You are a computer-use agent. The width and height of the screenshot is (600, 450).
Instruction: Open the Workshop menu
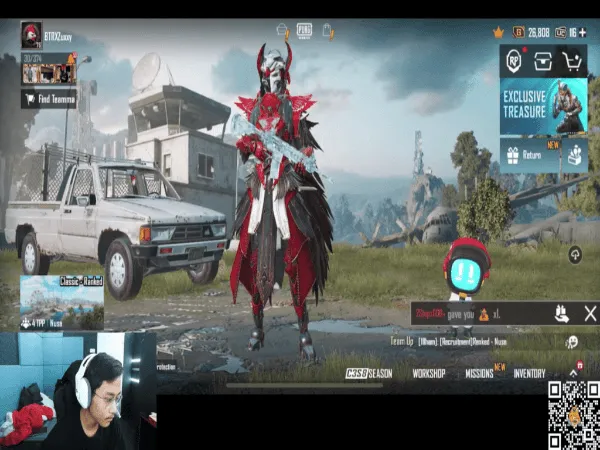429,373
